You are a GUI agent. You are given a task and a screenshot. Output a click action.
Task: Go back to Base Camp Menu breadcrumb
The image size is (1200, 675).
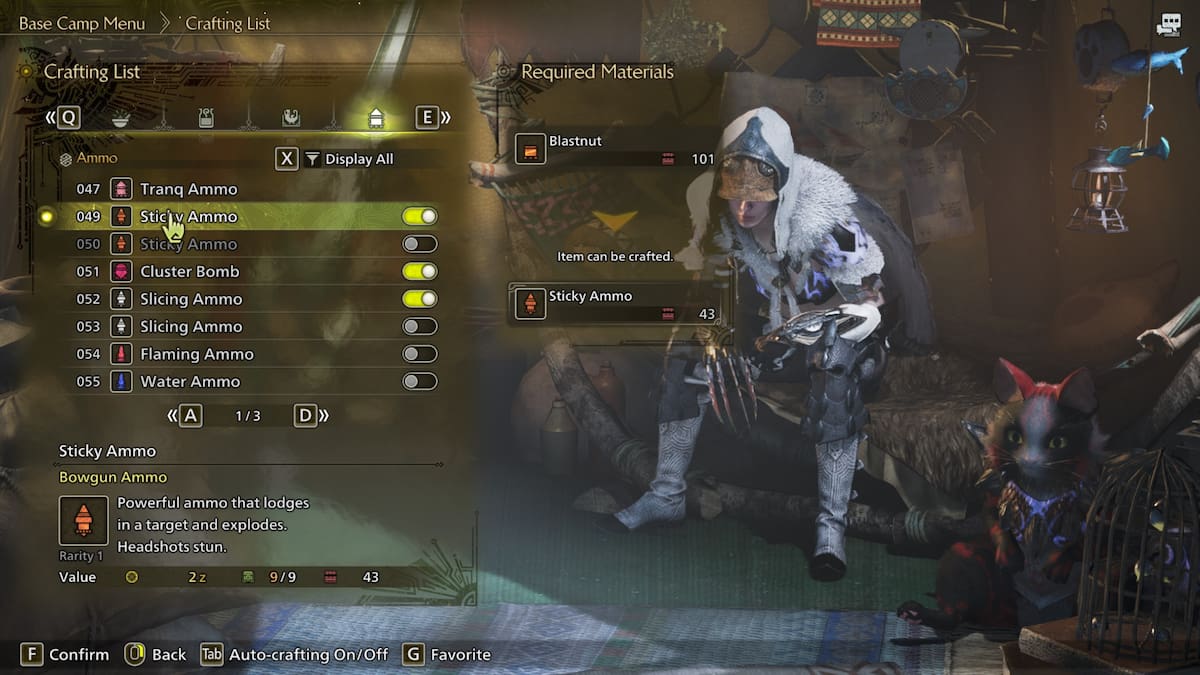(x=82, y=23)
